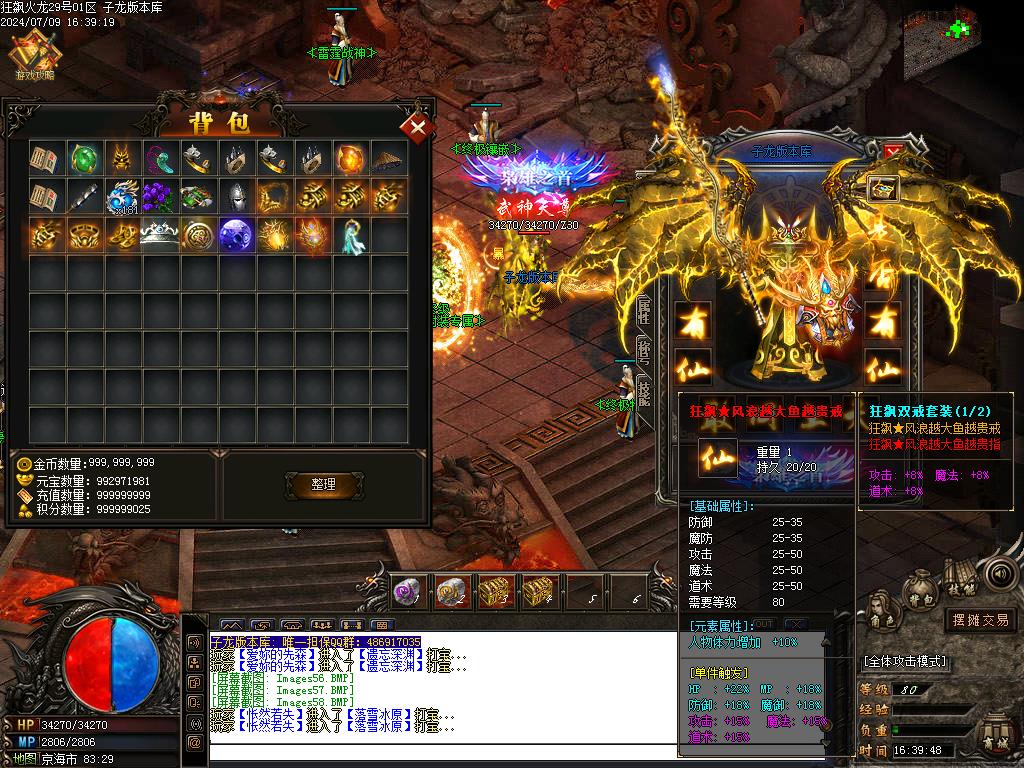Open the 游戏攻略 game guide icon
The width and height of the screenshot is (1024, 768).
tap(34, 54)
